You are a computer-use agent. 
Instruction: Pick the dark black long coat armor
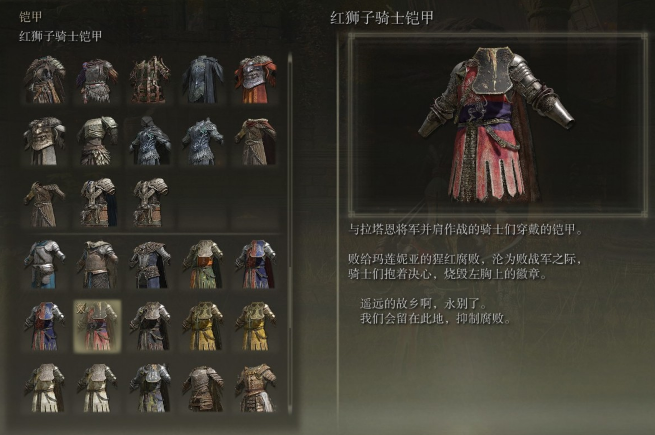[202, 79]
